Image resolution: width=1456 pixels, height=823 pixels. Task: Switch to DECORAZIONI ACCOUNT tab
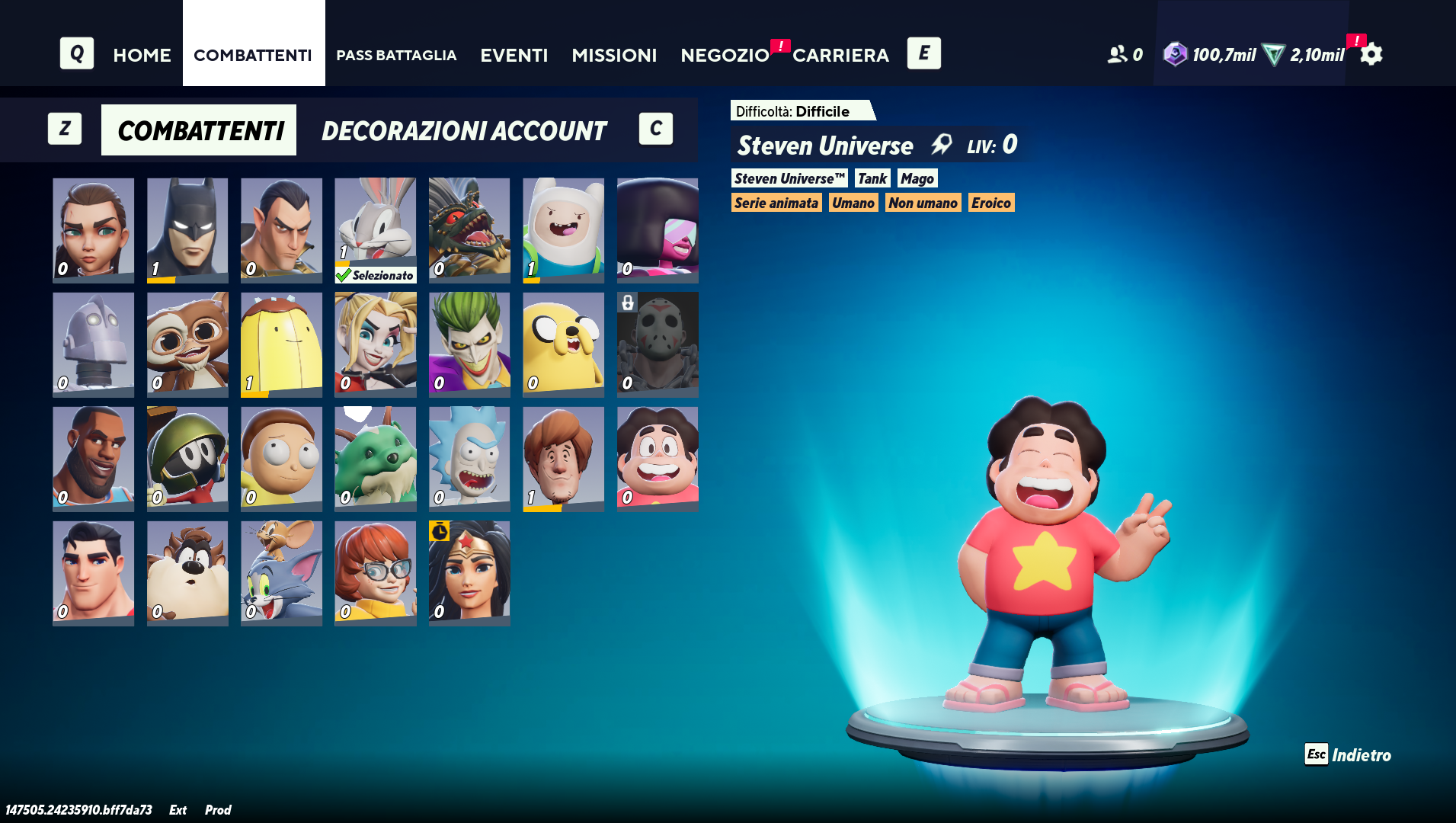point(464,130)
